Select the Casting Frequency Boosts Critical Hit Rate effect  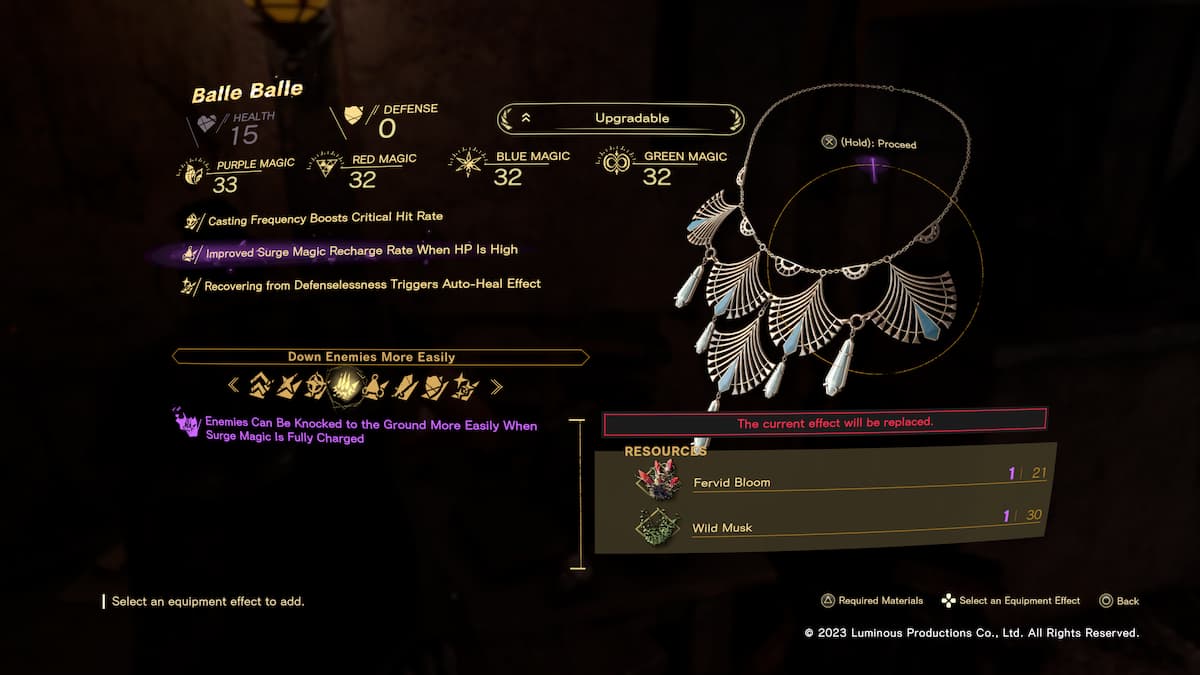325,218
